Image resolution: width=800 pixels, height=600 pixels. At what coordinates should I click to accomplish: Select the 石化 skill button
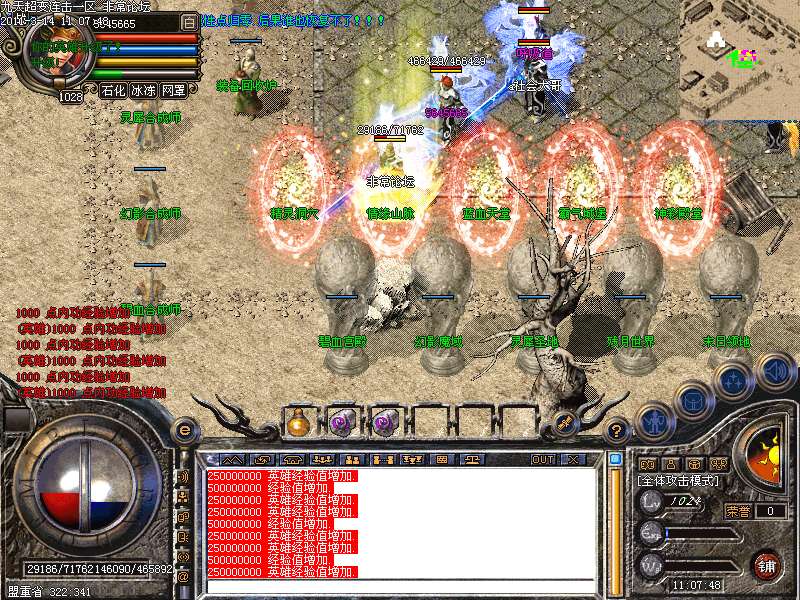[x=113, y=90]
